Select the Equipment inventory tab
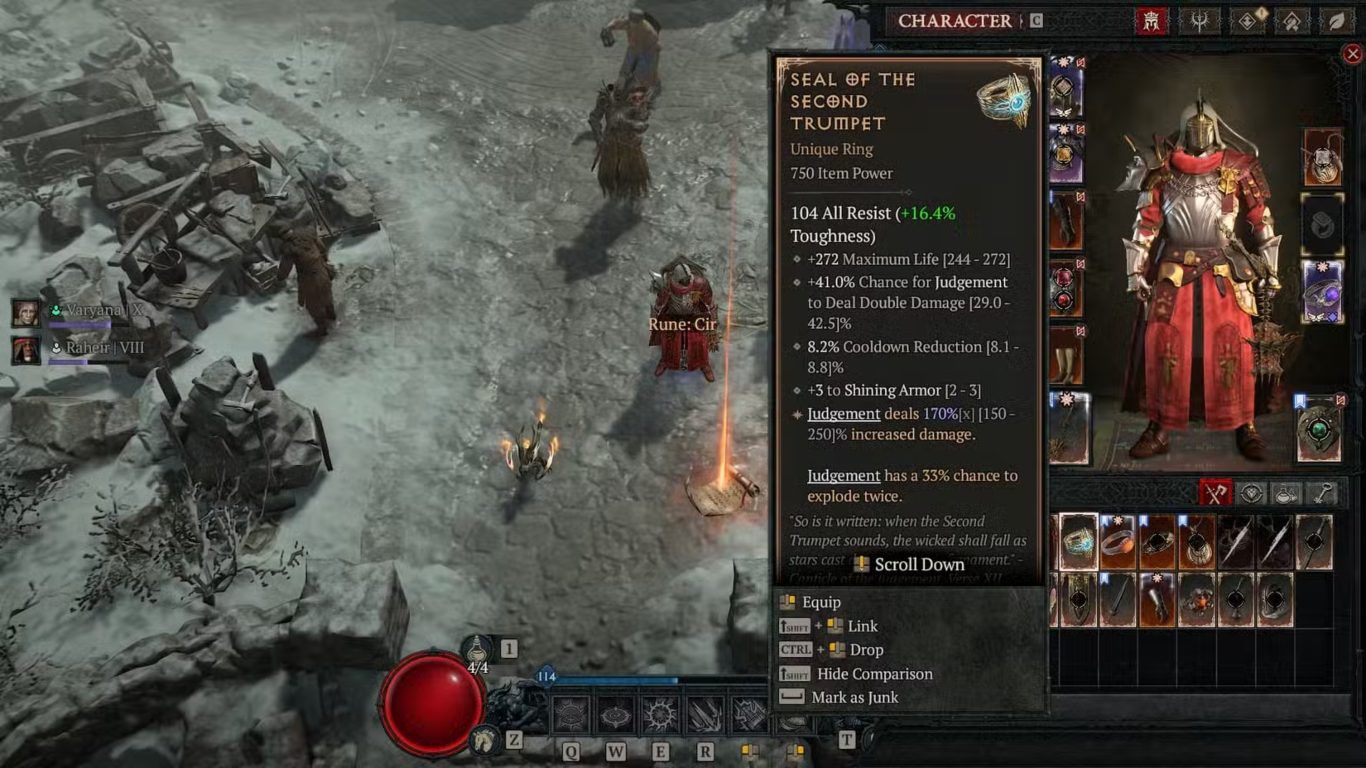The width and height of the screenshot is (1366, 768). pos(1215,493)
